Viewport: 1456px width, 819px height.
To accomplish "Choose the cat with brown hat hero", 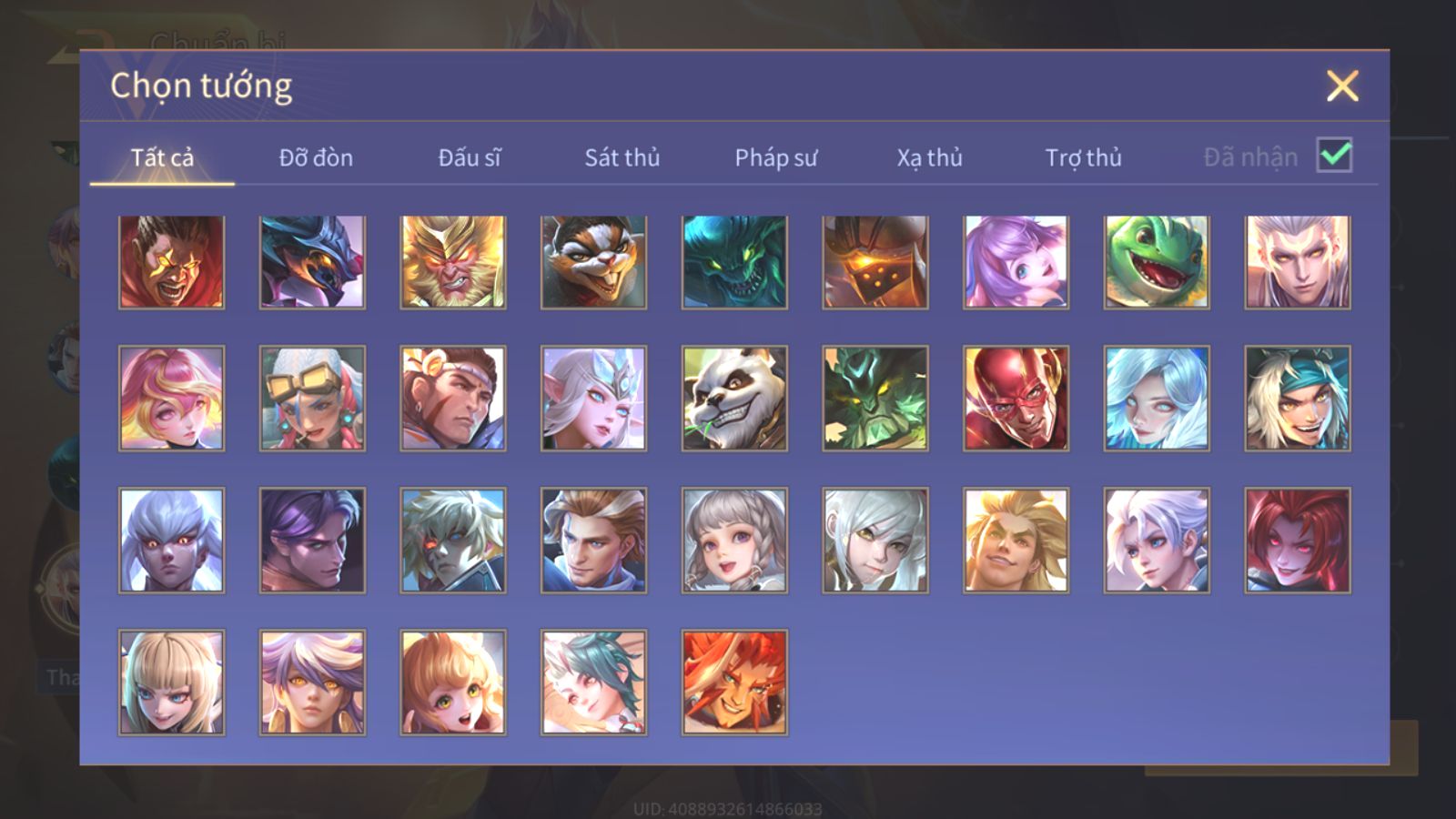I will click(594, 262).
